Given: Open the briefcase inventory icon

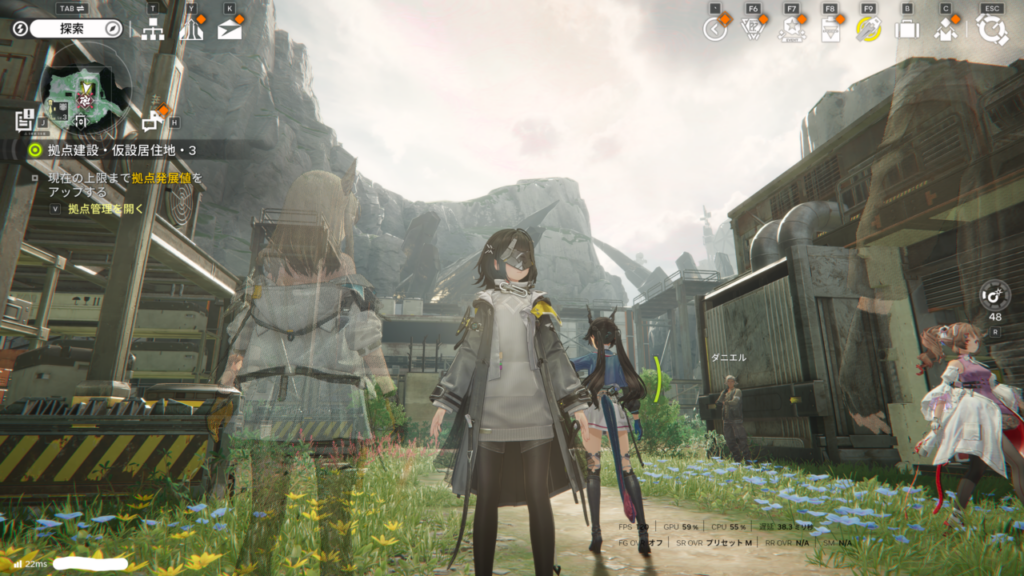Looking at the screenshot, I should tap(907, 29).
